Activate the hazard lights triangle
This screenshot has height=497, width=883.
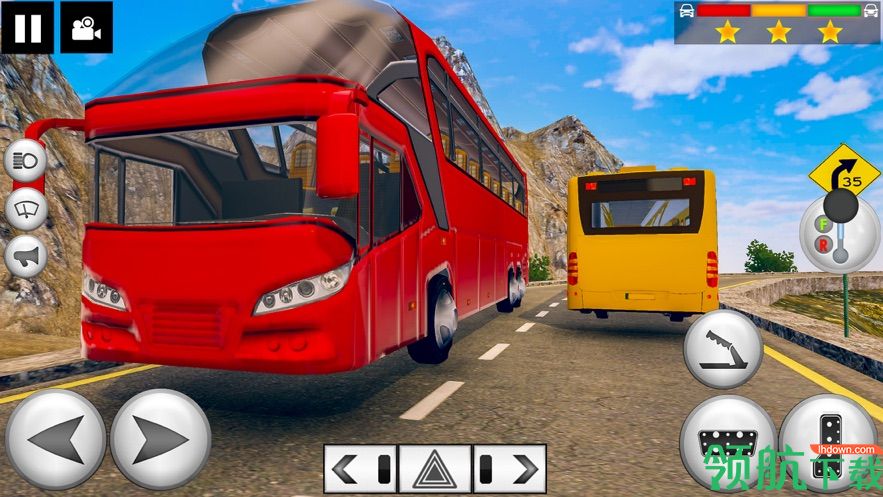click(x=435, y=468)
